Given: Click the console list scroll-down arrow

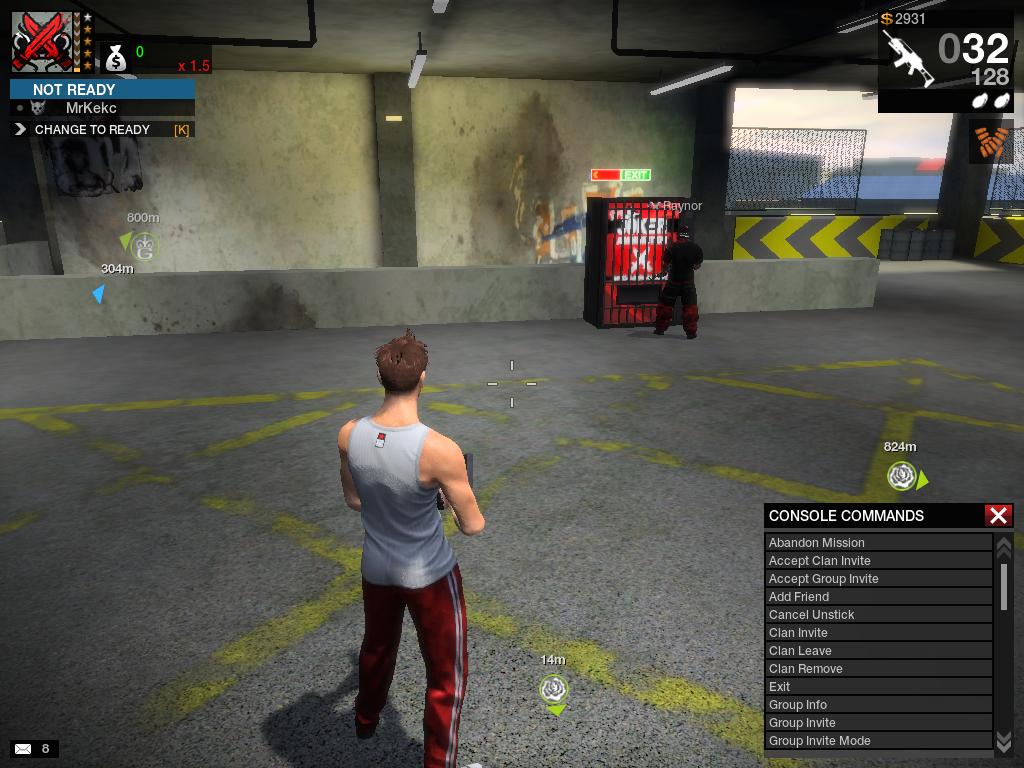Looking at the screenshot, I should (x=1004, y=740).
